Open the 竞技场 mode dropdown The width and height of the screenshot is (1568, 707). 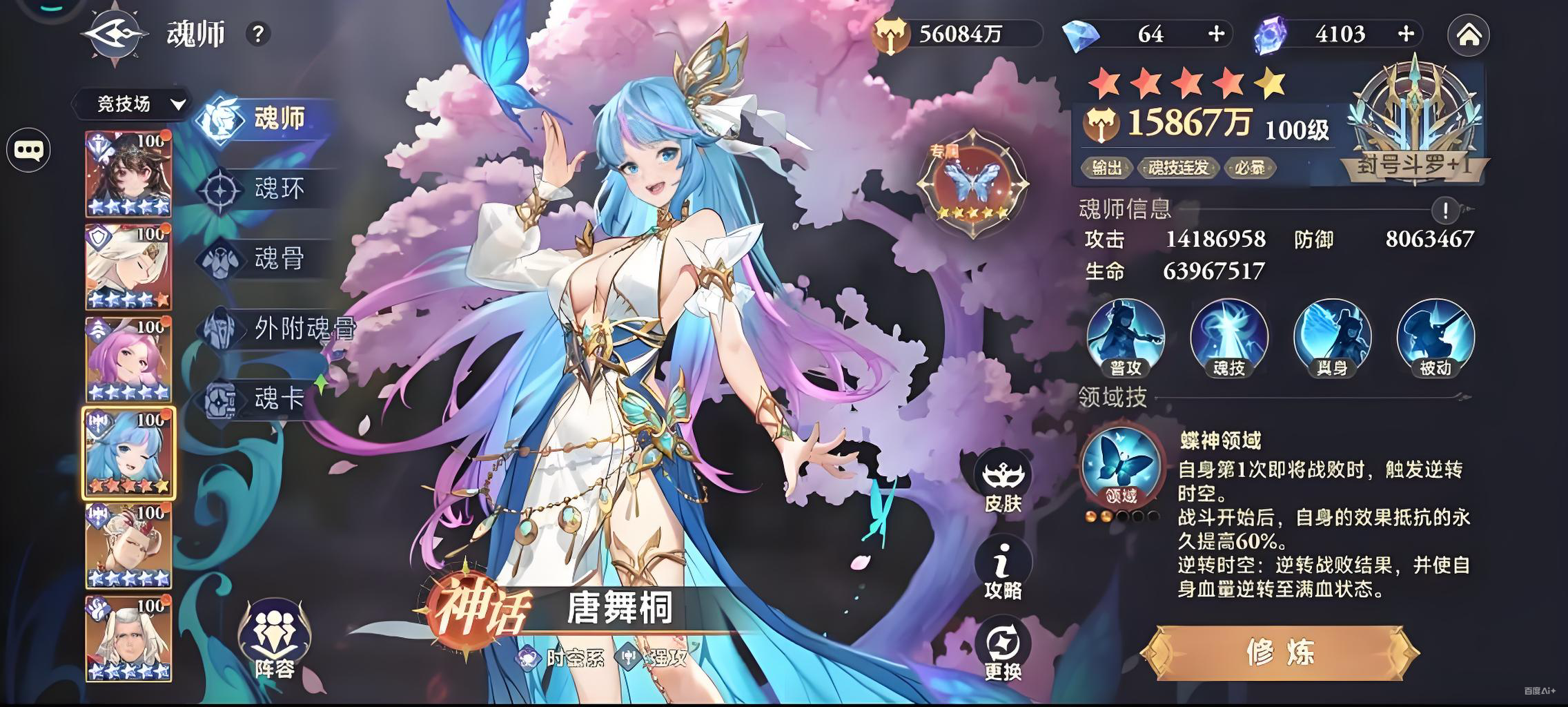pos(131,105)
